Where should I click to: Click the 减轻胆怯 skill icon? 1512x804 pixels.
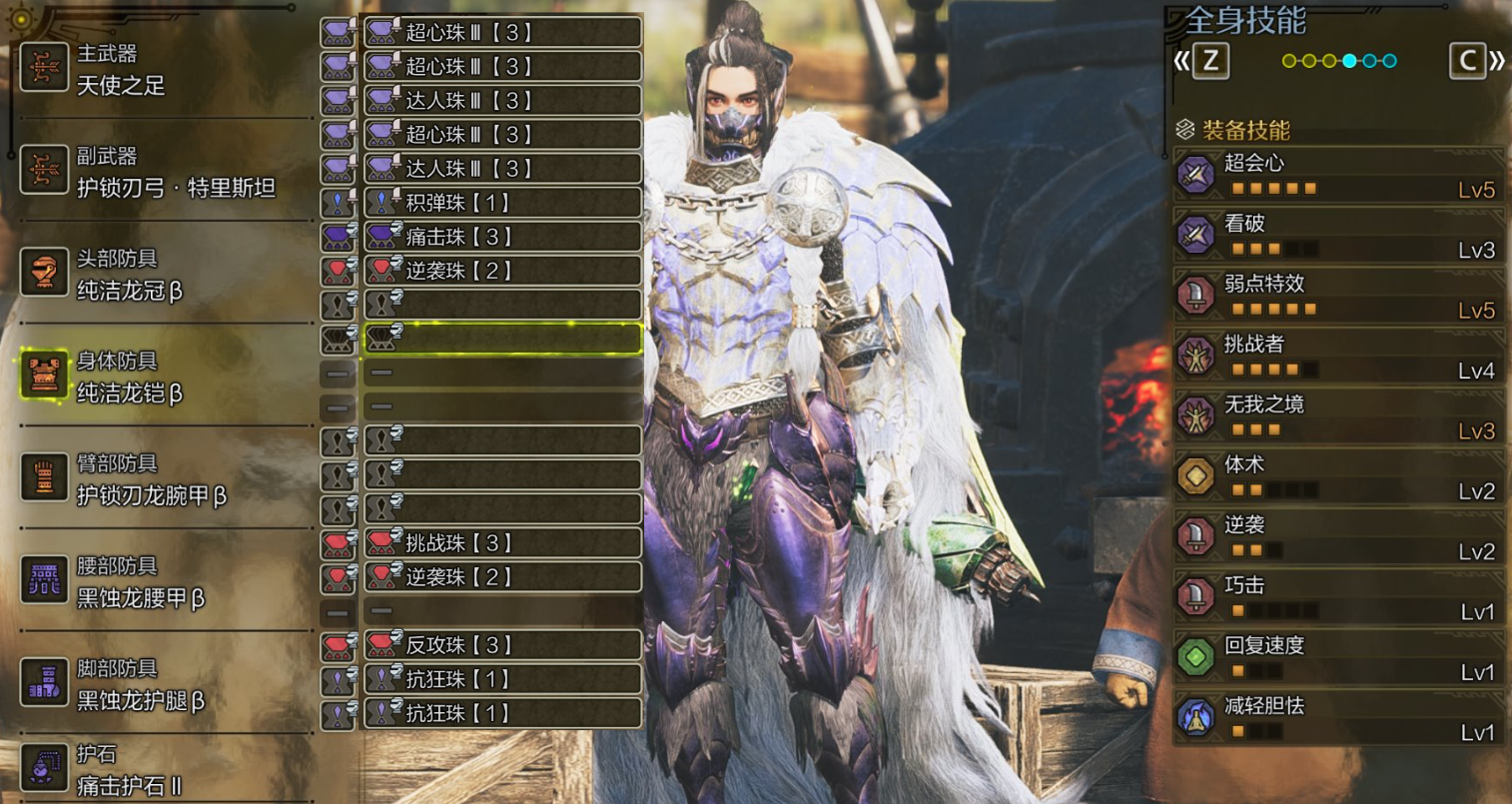coord(1196,716)
